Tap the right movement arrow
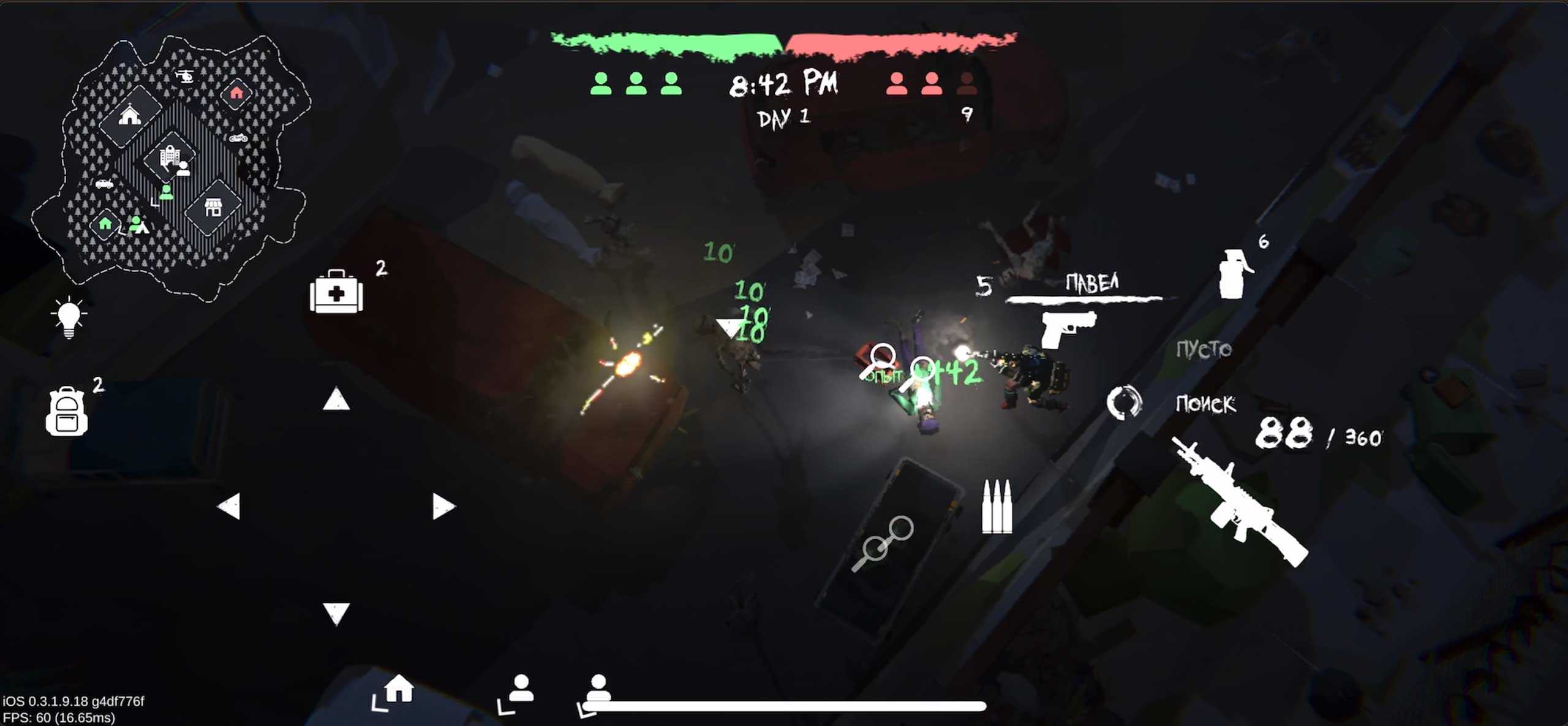Image resolution: width=1568 pixels, height=726 pixels. pyautogui.click(x=443, y=507)
